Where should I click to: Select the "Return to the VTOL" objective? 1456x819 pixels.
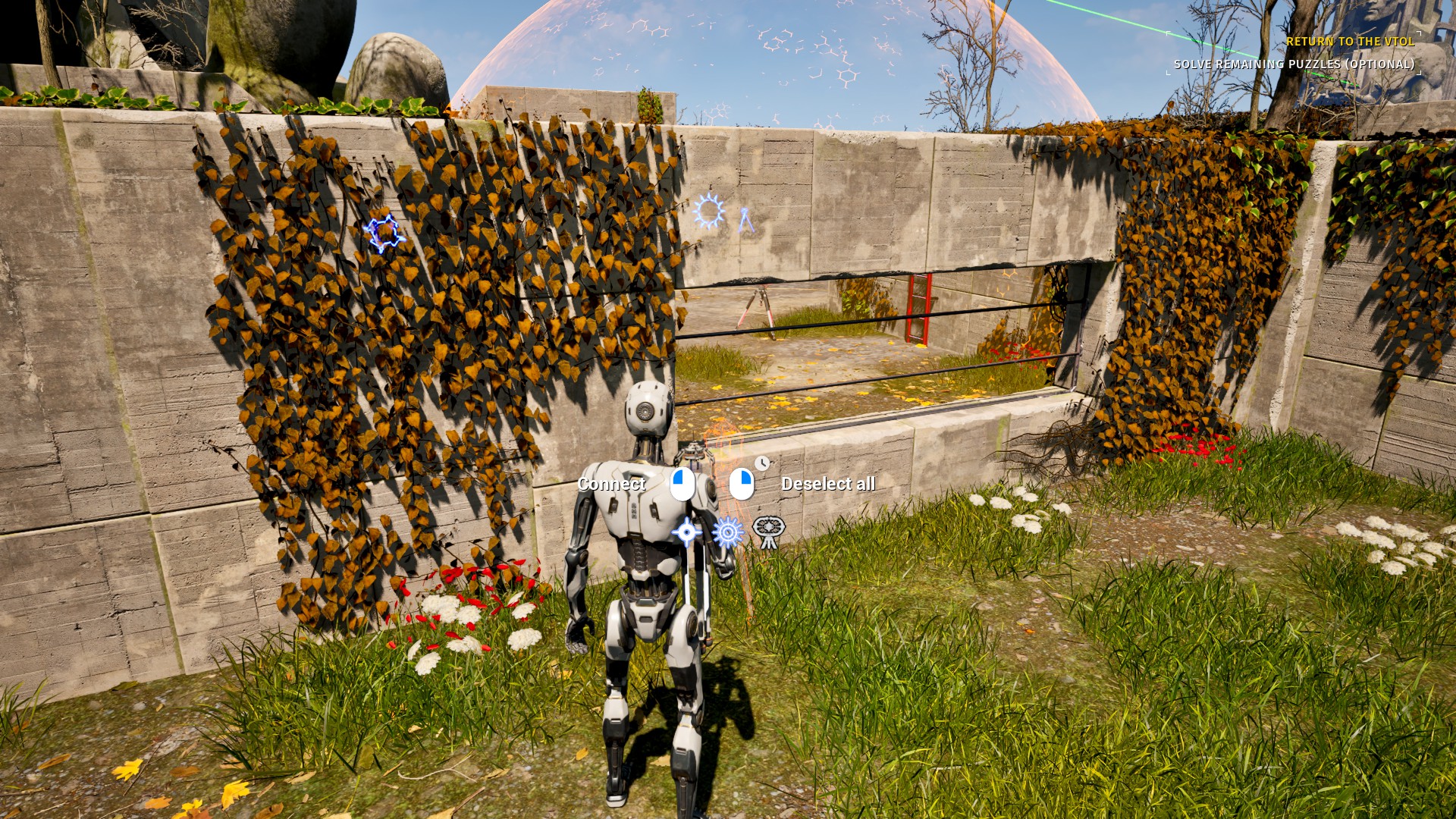(1350, 42)
